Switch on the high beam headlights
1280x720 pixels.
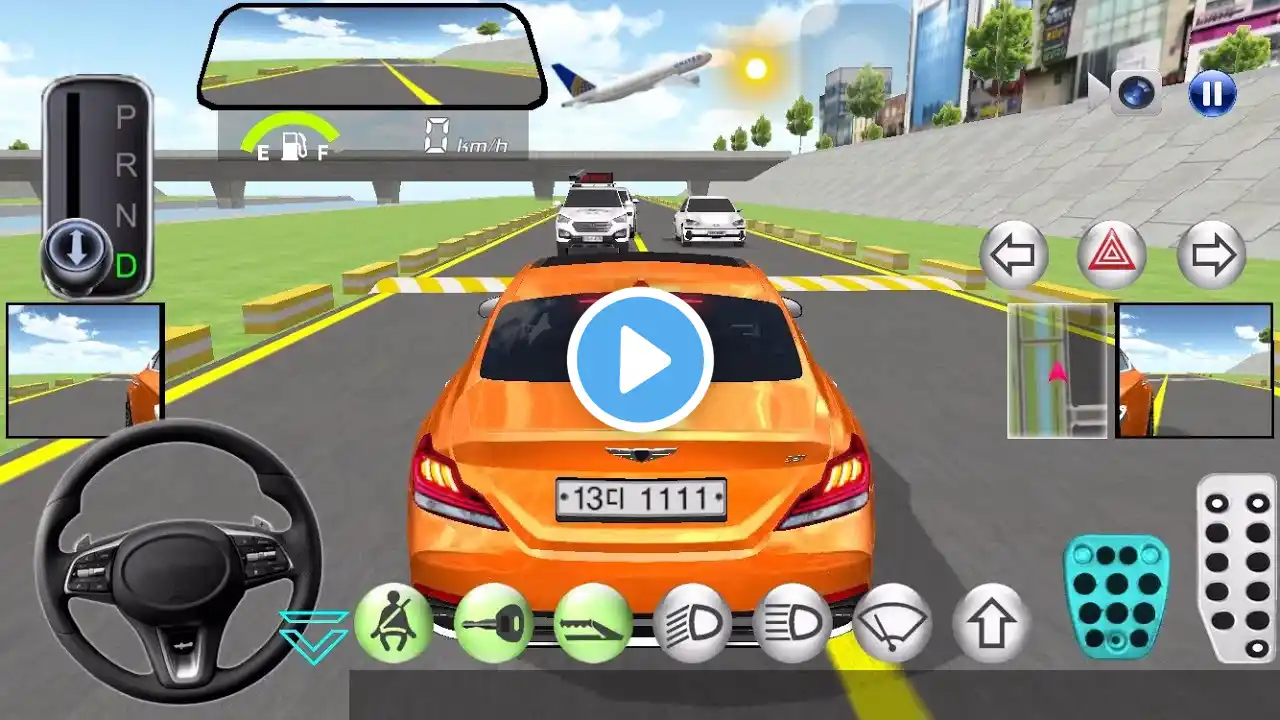coord(792,623)
